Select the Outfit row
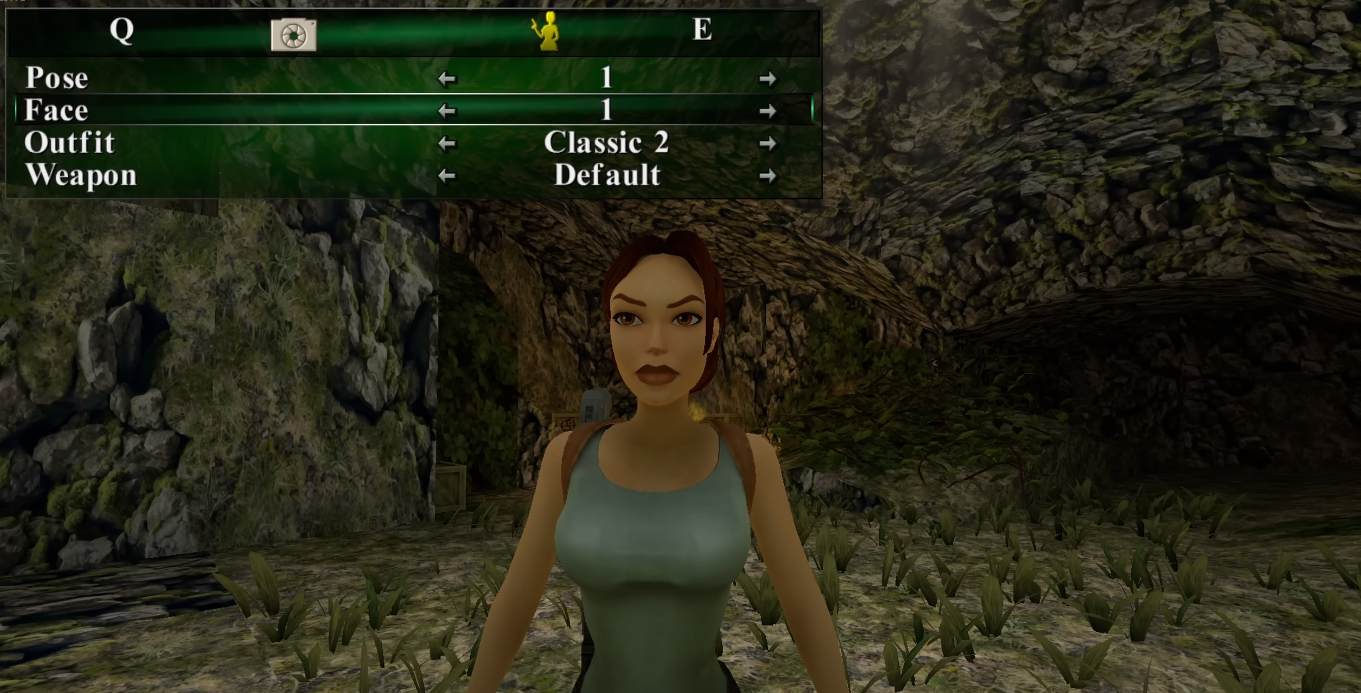Screen dimensions: 1361x693 (69, 143)
